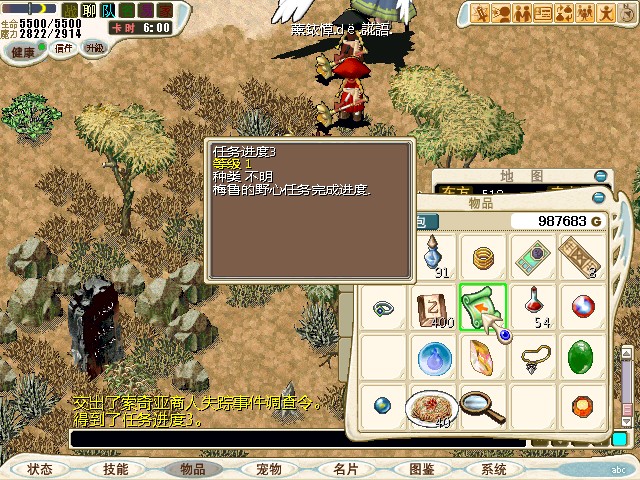This screenshot has height=480, width=640.
Task: Toggle the 物品 items menu button
Action: pos(192,468)
